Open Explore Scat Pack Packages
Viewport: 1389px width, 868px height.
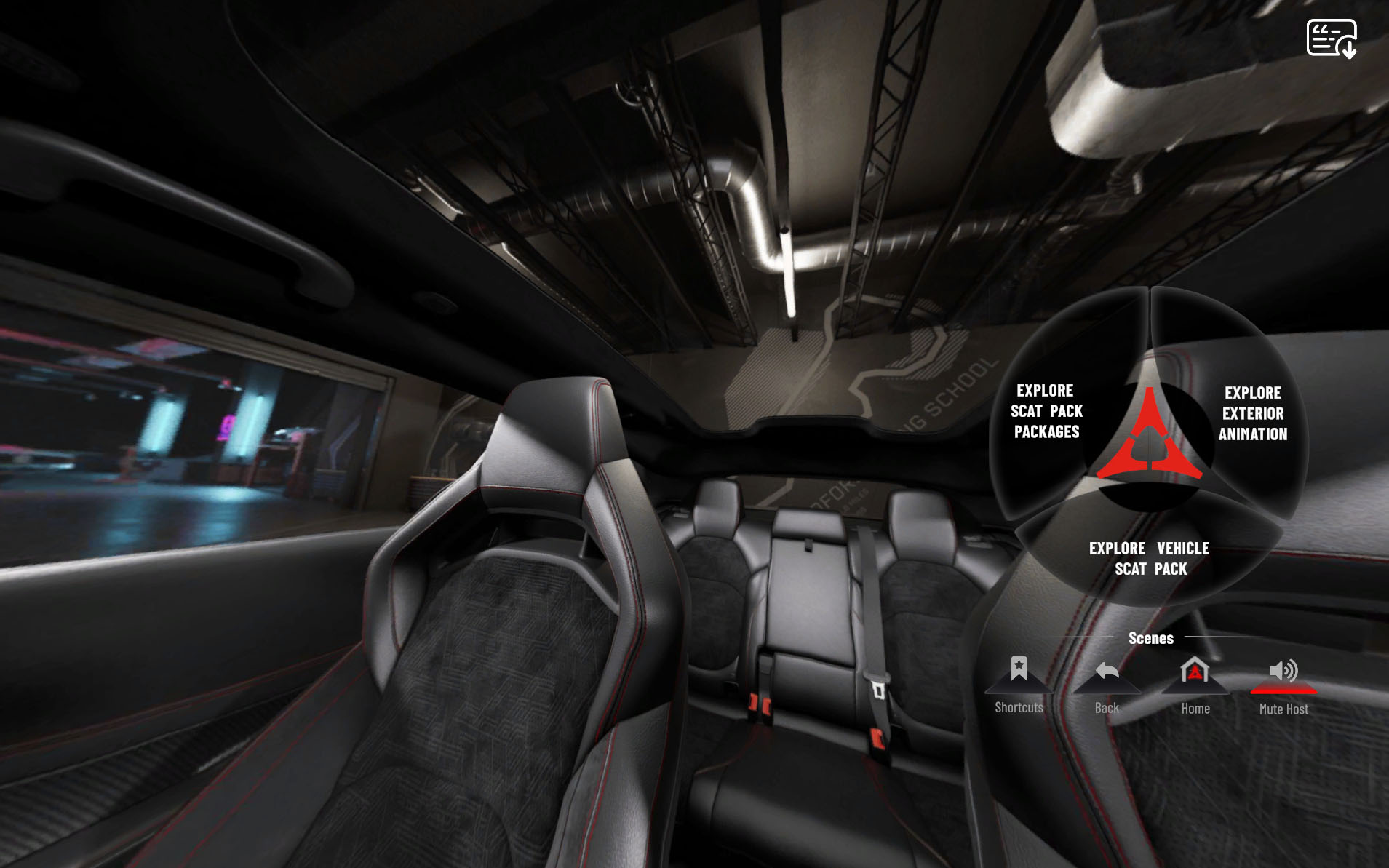click(x=1047, y=411)
